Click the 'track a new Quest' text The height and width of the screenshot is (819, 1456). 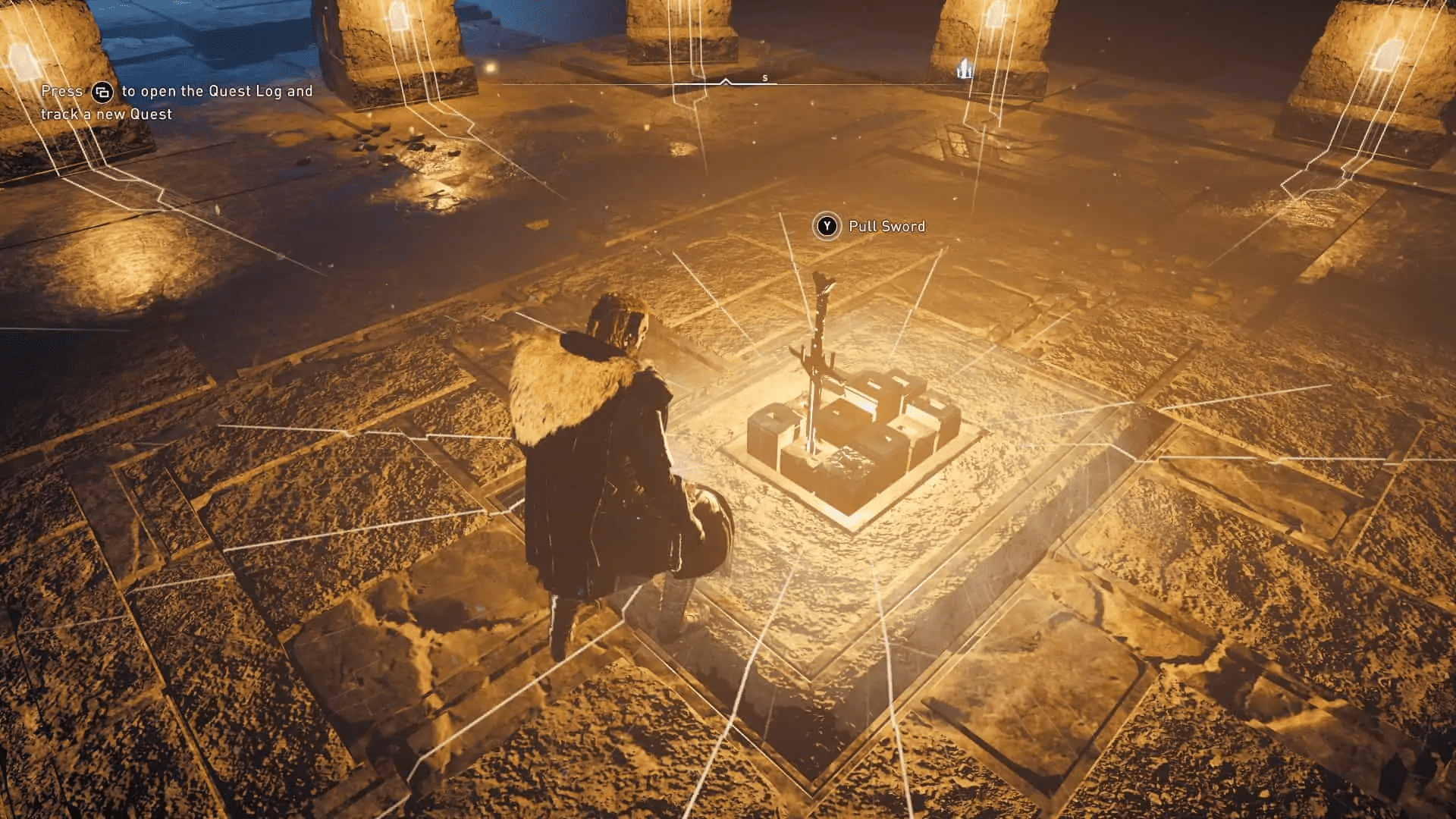point(106,115)
